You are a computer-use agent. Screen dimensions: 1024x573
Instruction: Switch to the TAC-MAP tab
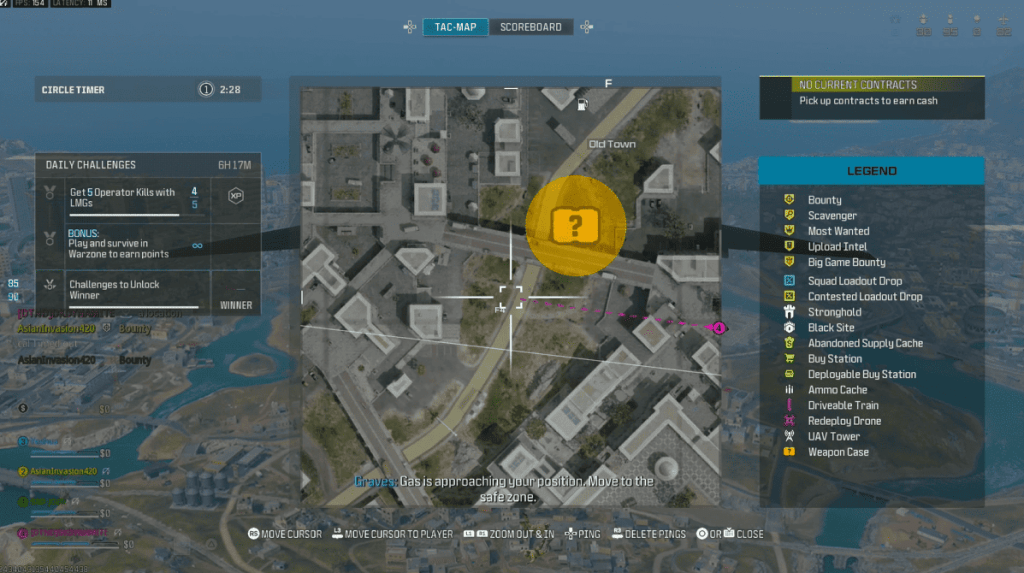coord(455,27)
